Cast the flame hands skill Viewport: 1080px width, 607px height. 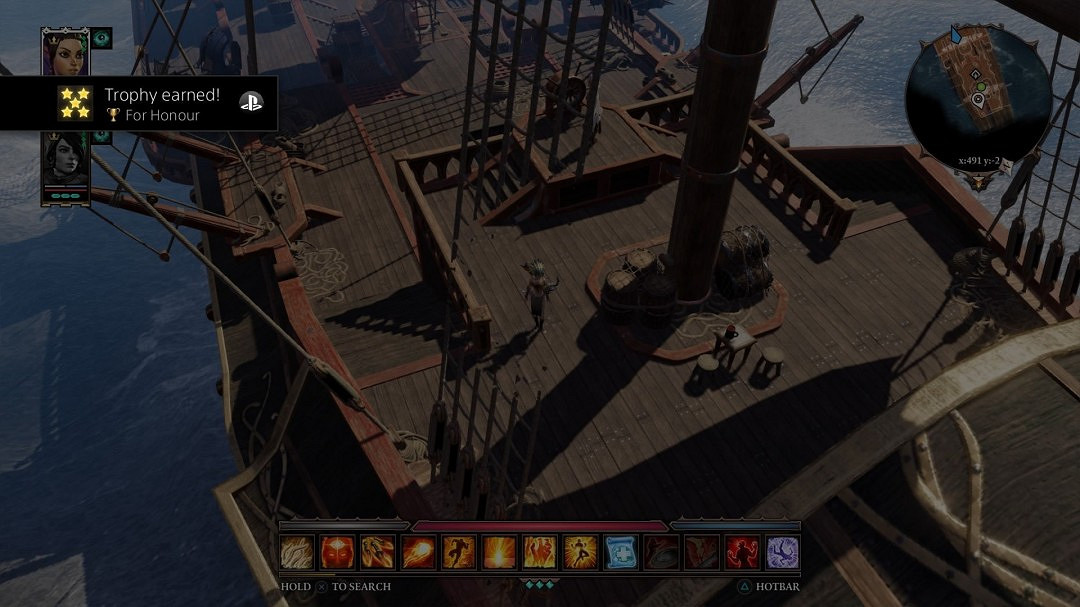(x=540, y=552)
